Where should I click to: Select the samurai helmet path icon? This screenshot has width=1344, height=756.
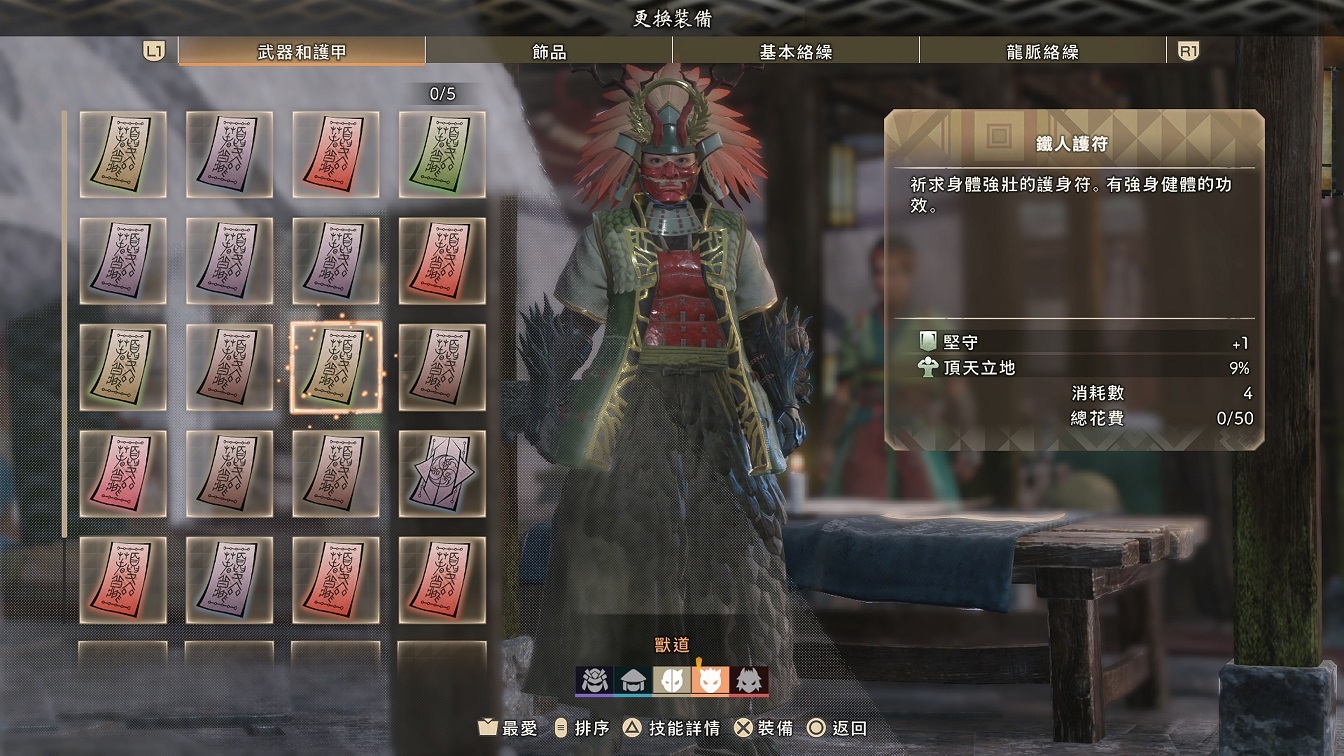tap(594, 681)
